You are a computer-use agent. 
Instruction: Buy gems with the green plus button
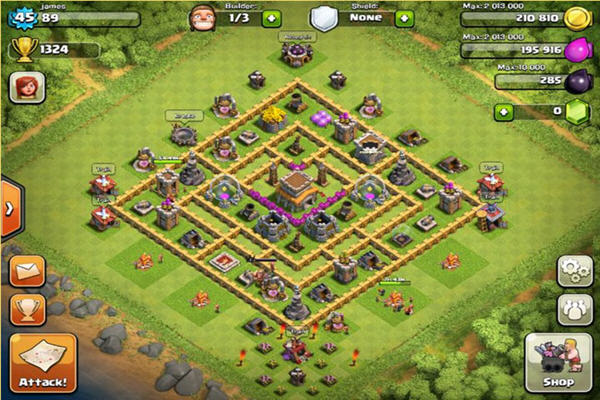(504, 111)
